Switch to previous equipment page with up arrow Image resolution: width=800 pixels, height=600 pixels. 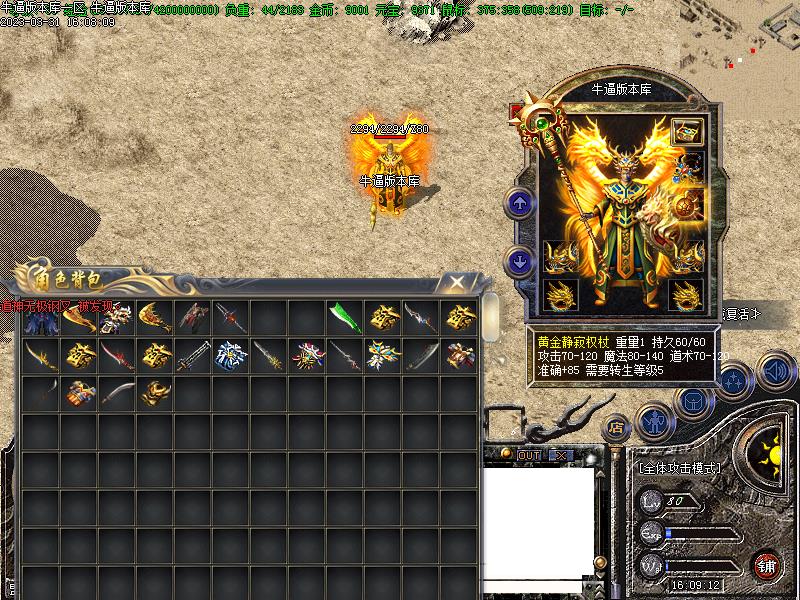coord(520,205)
